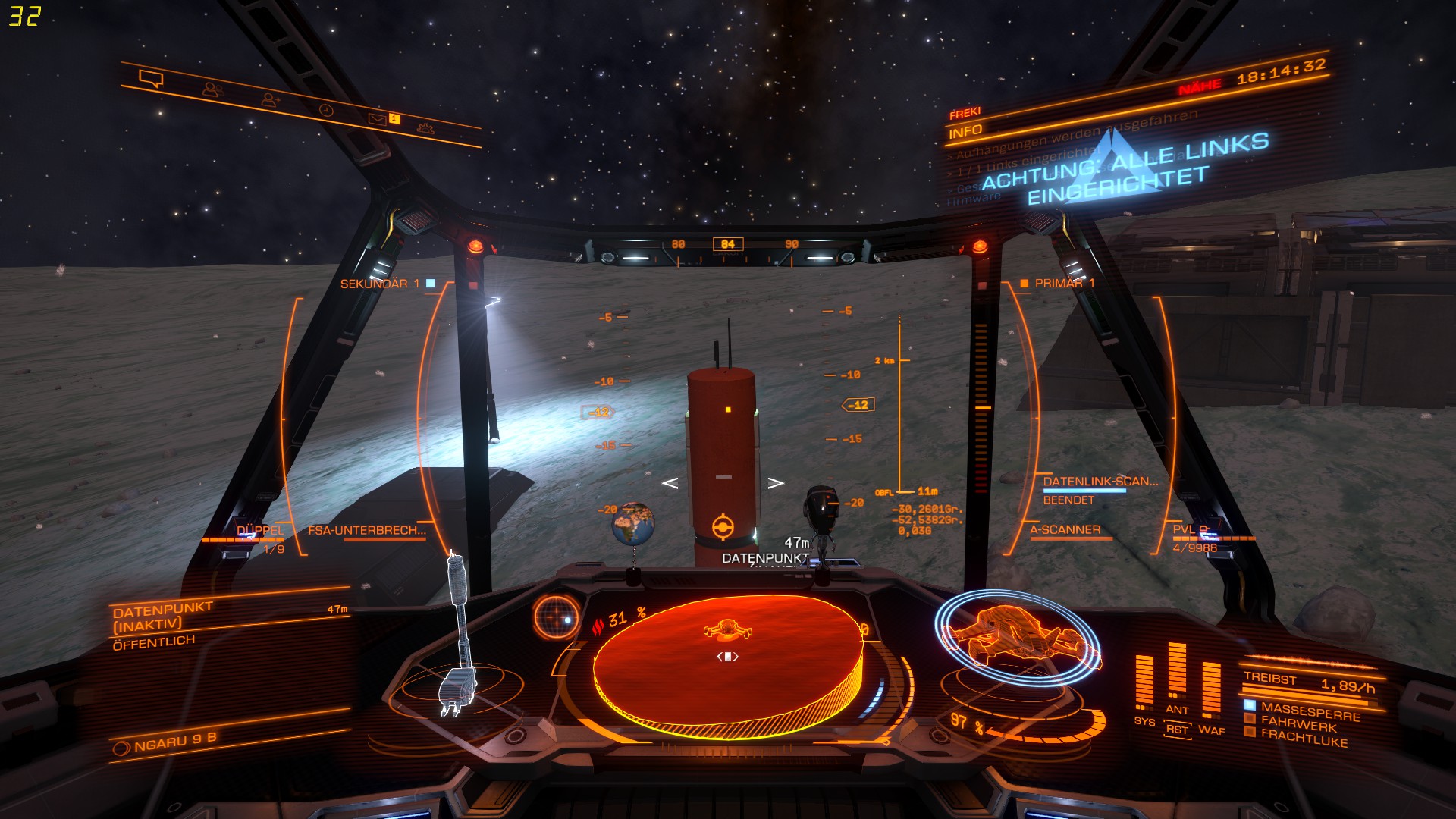Show the clock history tab

[x=325, y=110]
